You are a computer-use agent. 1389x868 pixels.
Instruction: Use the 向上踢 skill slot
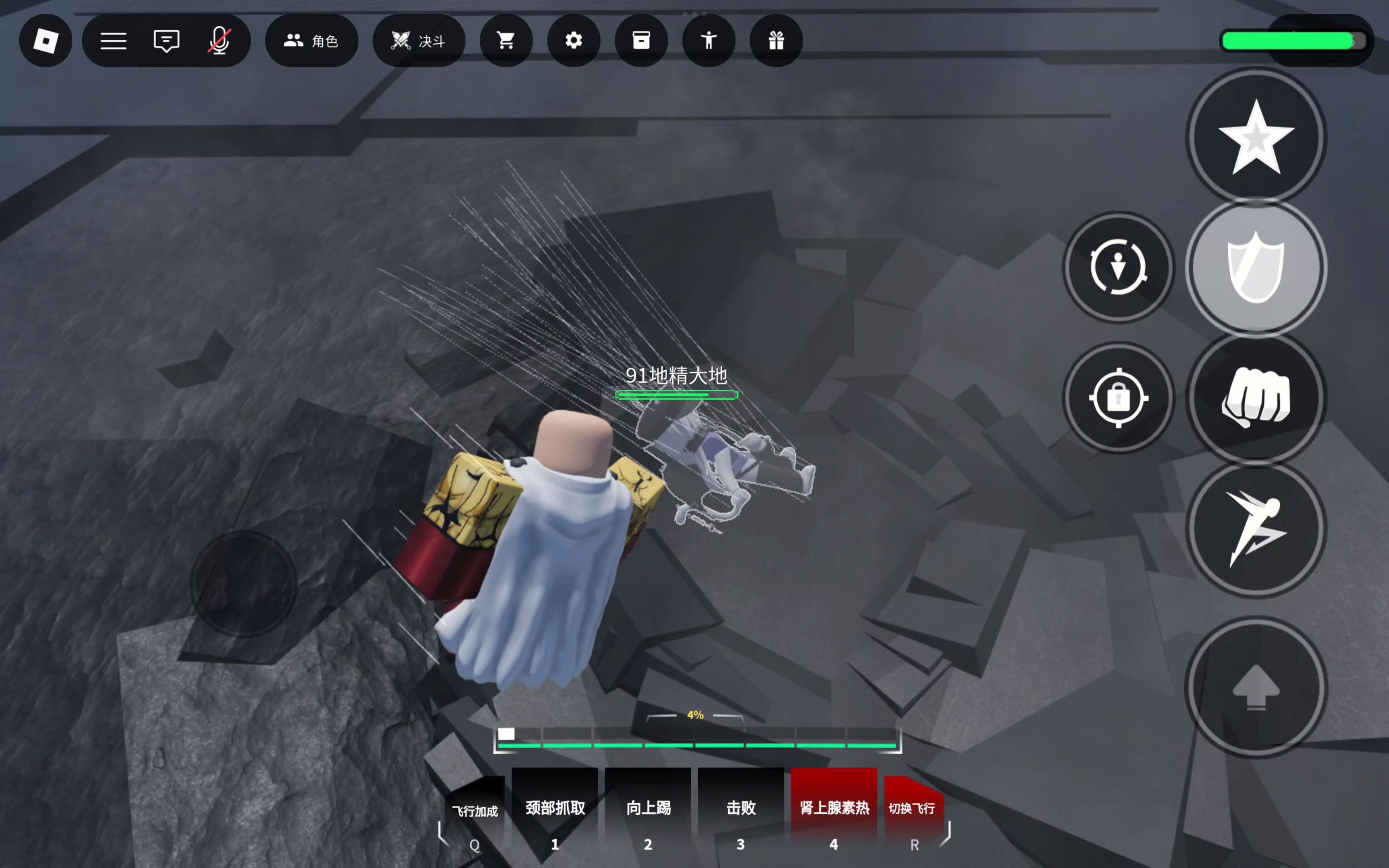[648, 808]
